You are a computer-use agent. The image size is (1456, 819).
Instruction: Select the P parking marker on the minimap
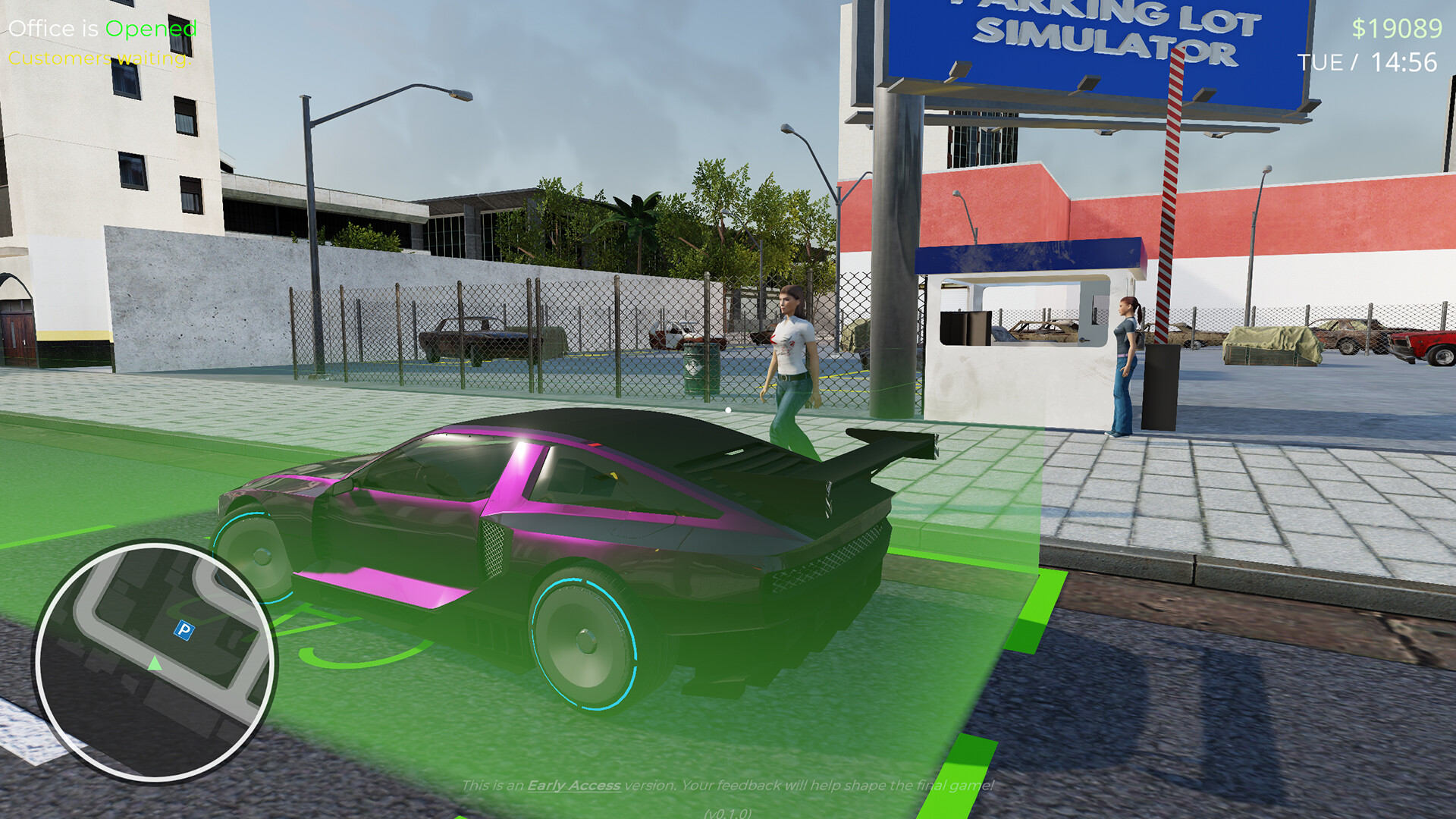[x=184, y=629]
